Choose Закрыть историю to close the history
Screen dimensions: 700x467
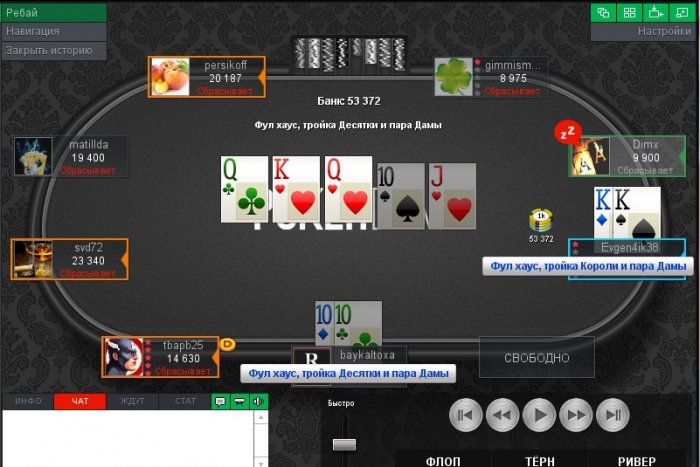coord(53,49)
